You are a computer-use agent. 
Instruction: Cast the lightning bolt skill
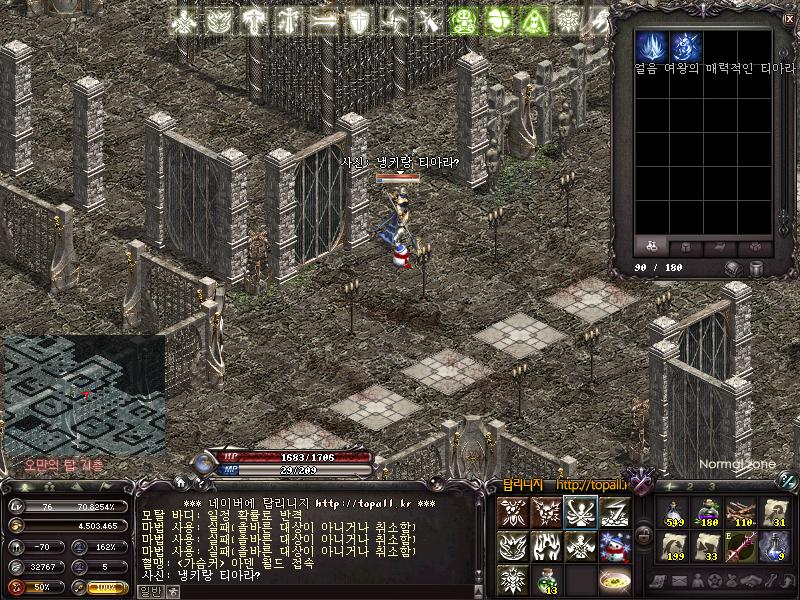[614, 512]
